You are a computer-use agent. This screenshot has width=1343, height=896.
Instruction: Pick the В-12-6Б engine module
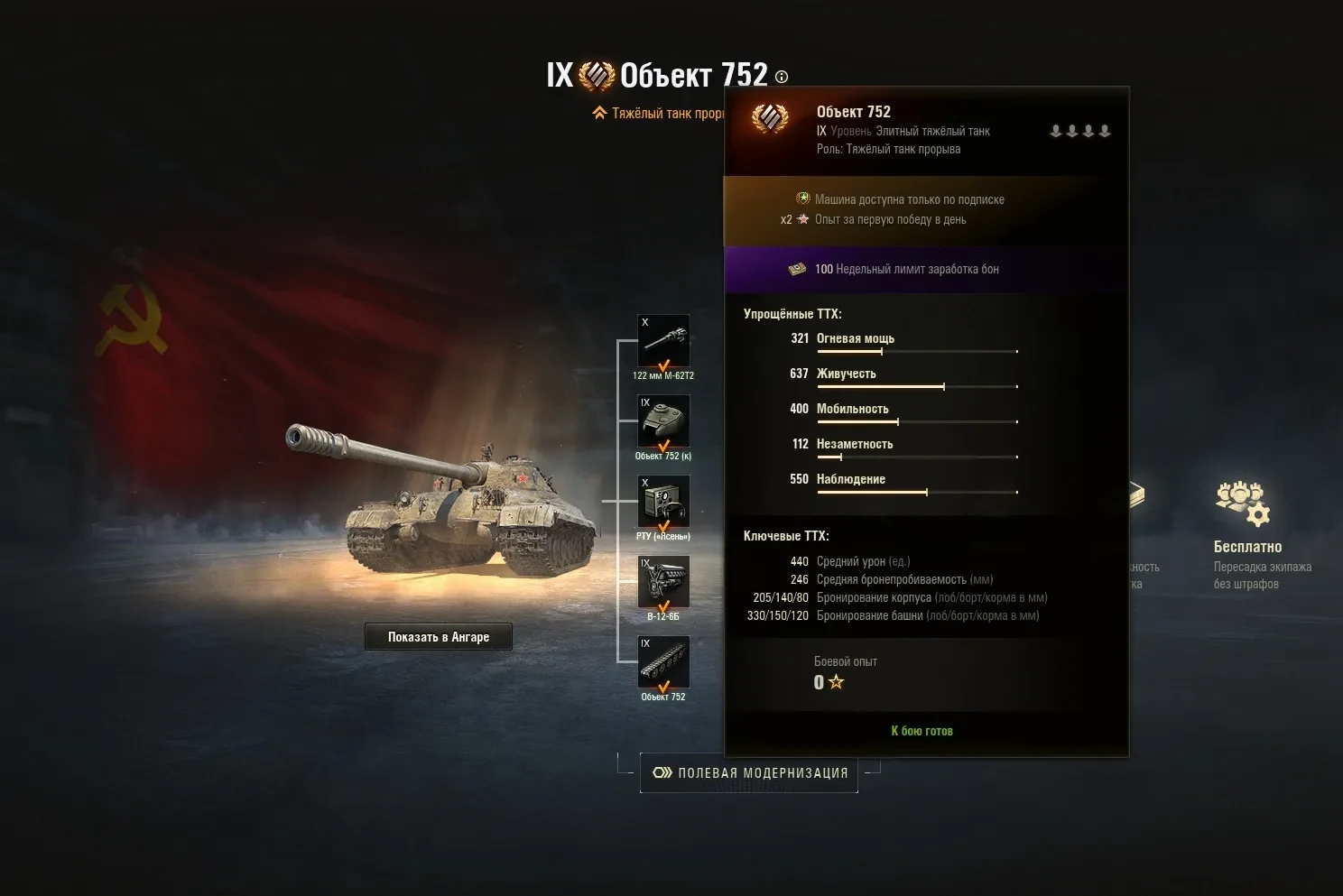point(663,581)
